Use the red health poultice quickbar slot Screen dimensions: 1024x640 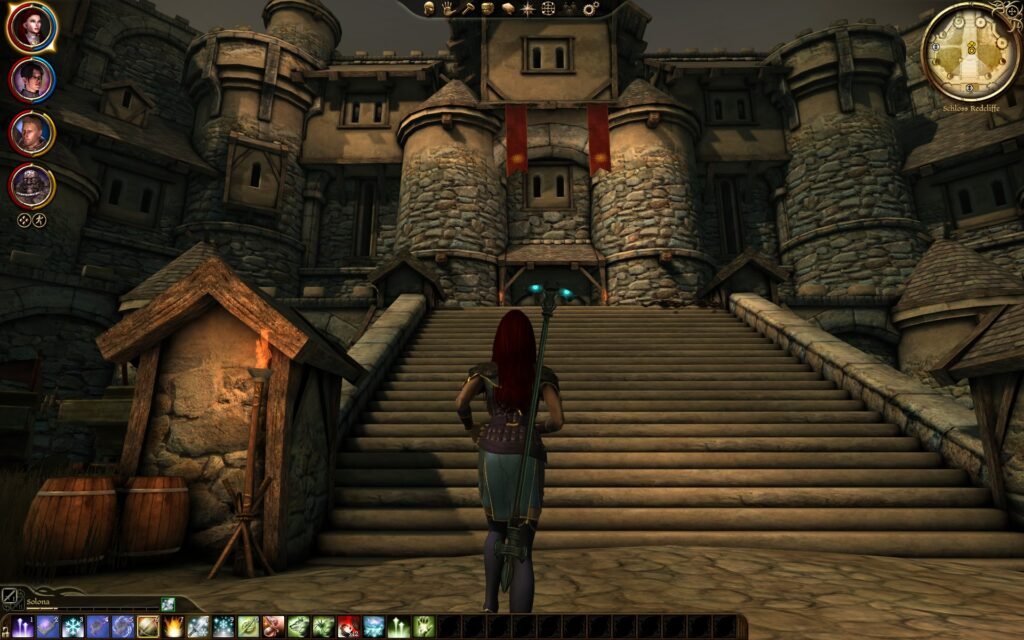pyautogui.click(x=348, y=627)
